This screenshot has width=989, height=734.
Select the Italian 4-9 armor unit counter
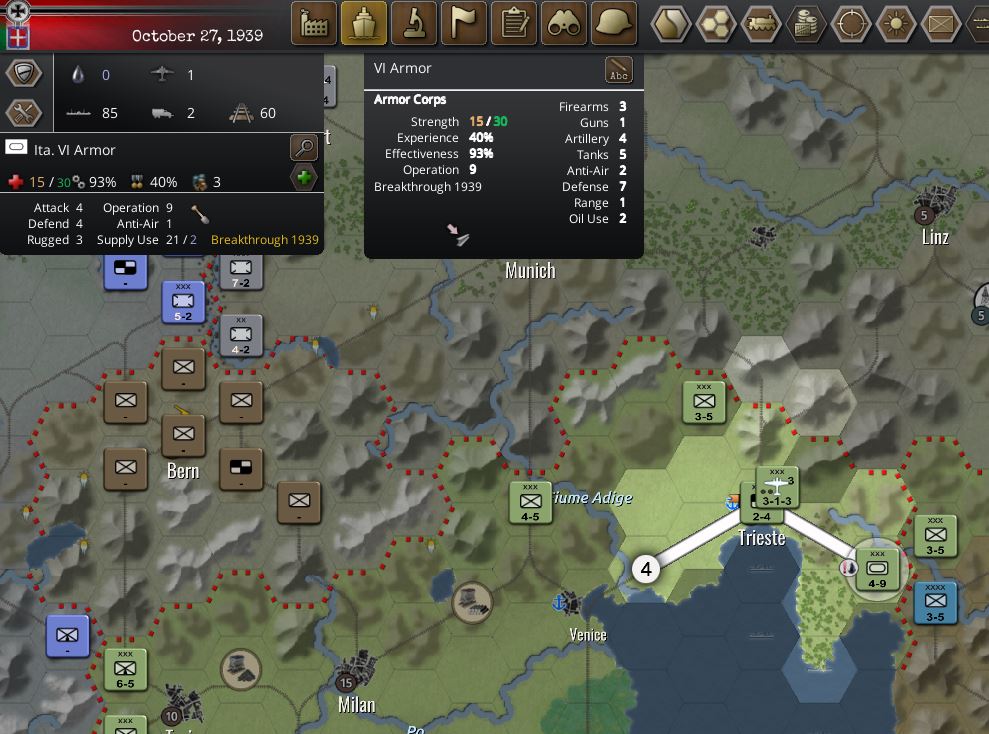(x=877, y=569)
